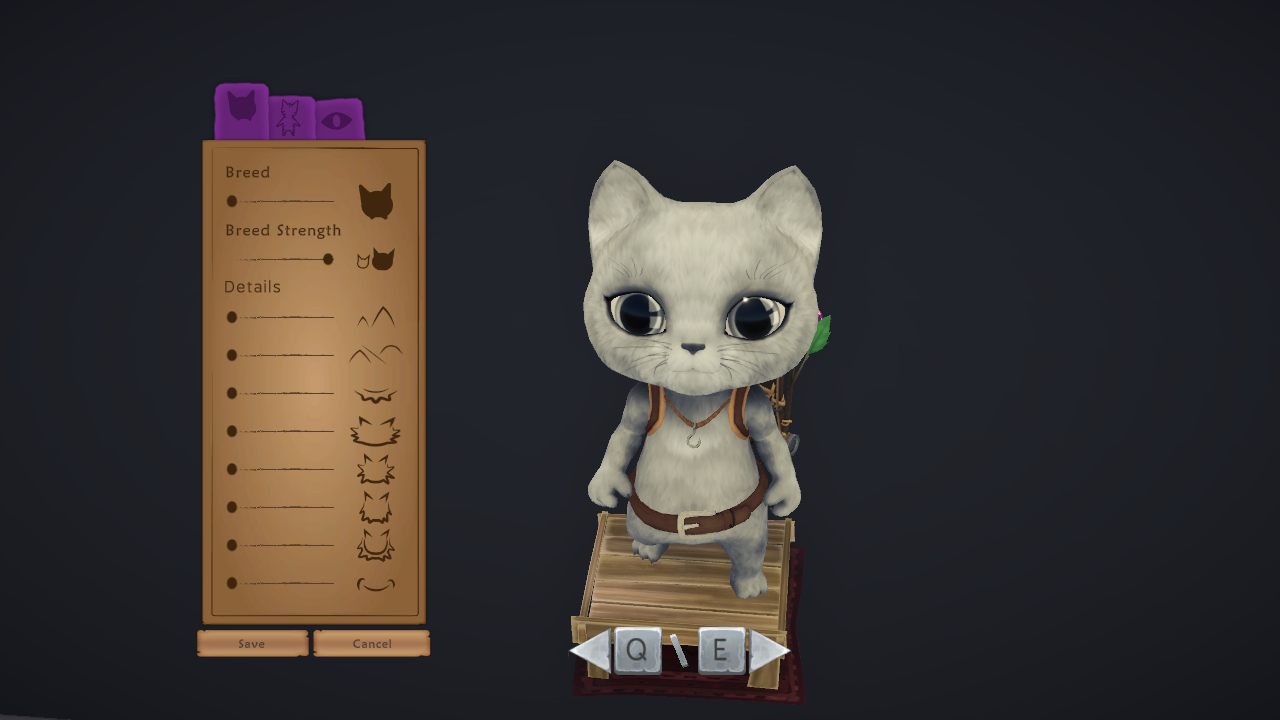Open the cat body tab
Viewport: 1280px width, 720px height.
click(x=290, y=118)
